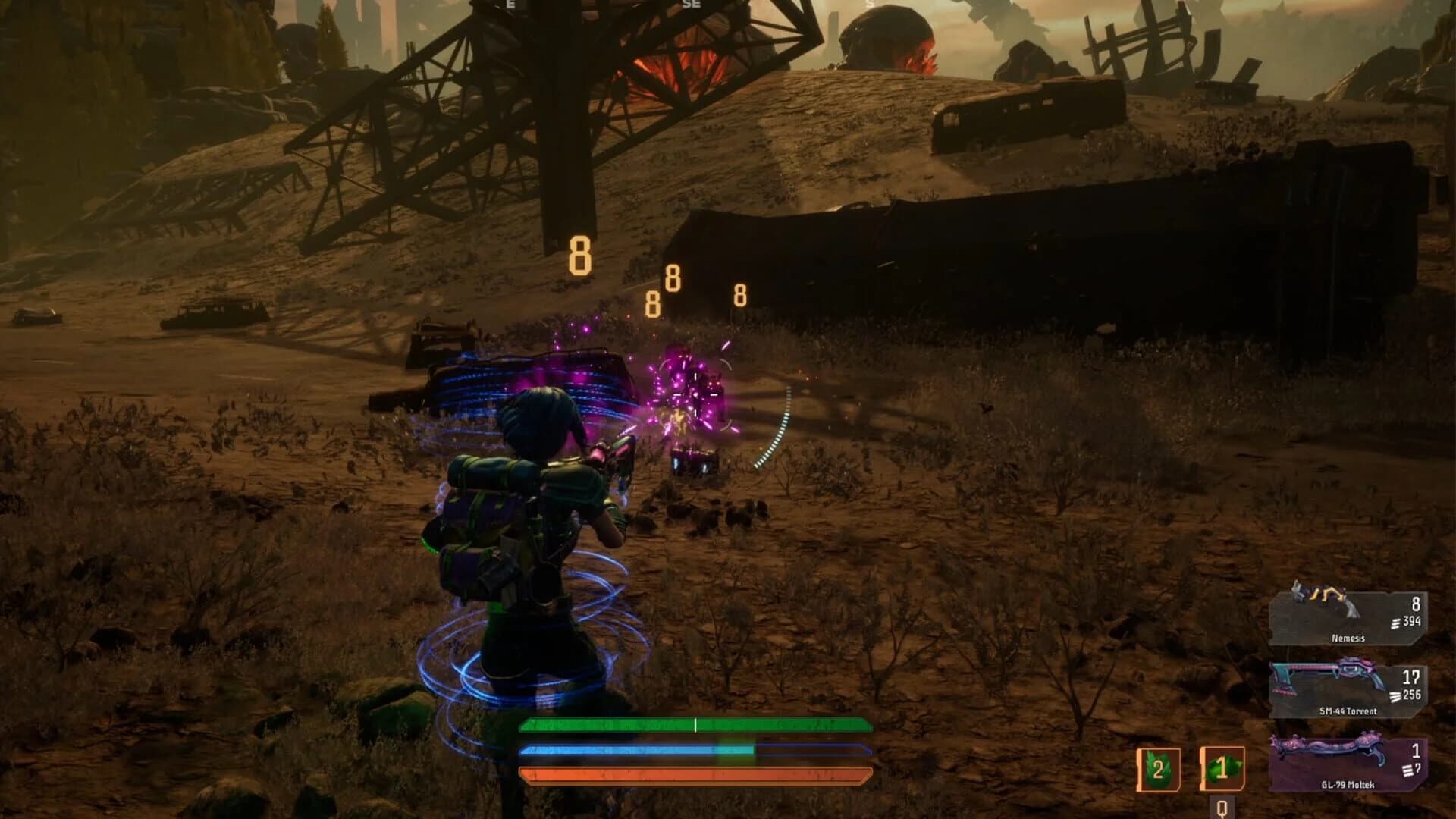This screenshot has height=819, width=1456.
Task: Click the leaf consumable showing count 2
Action: pos(1159,770)
